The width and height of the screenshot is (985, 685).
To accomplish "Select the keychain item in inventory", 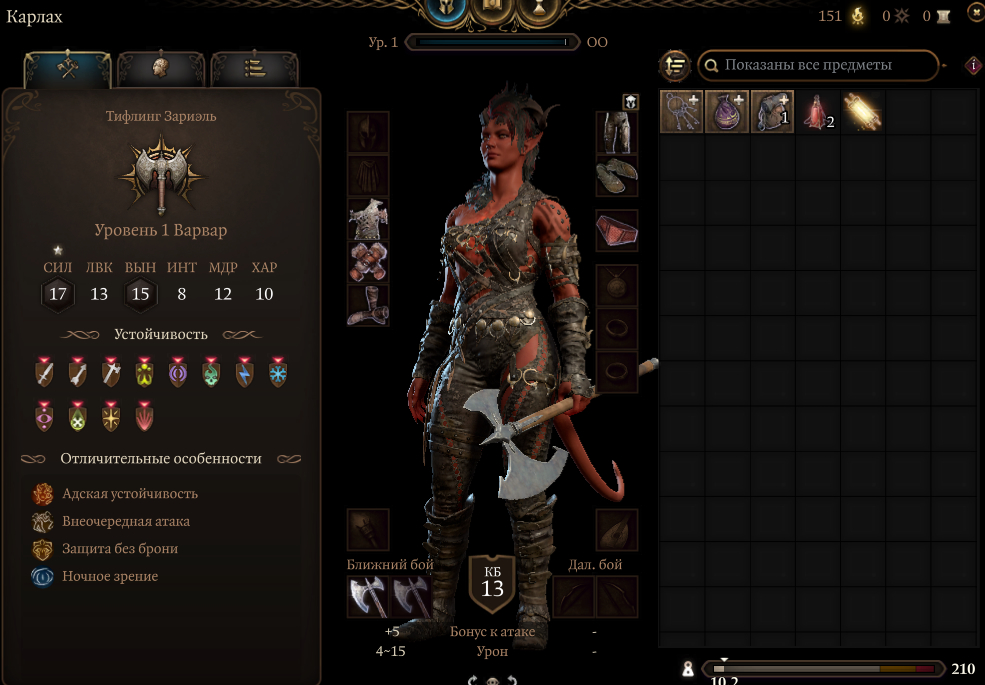I will tap(681, 112).
